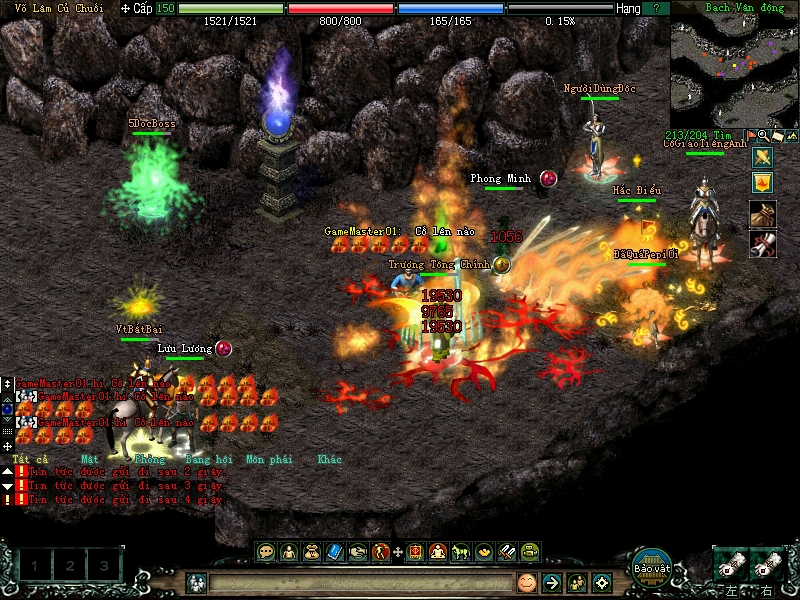Select the crossed swords icon on right
The width and height of the screenshot is (800, 600).
[x=762, y=157]
